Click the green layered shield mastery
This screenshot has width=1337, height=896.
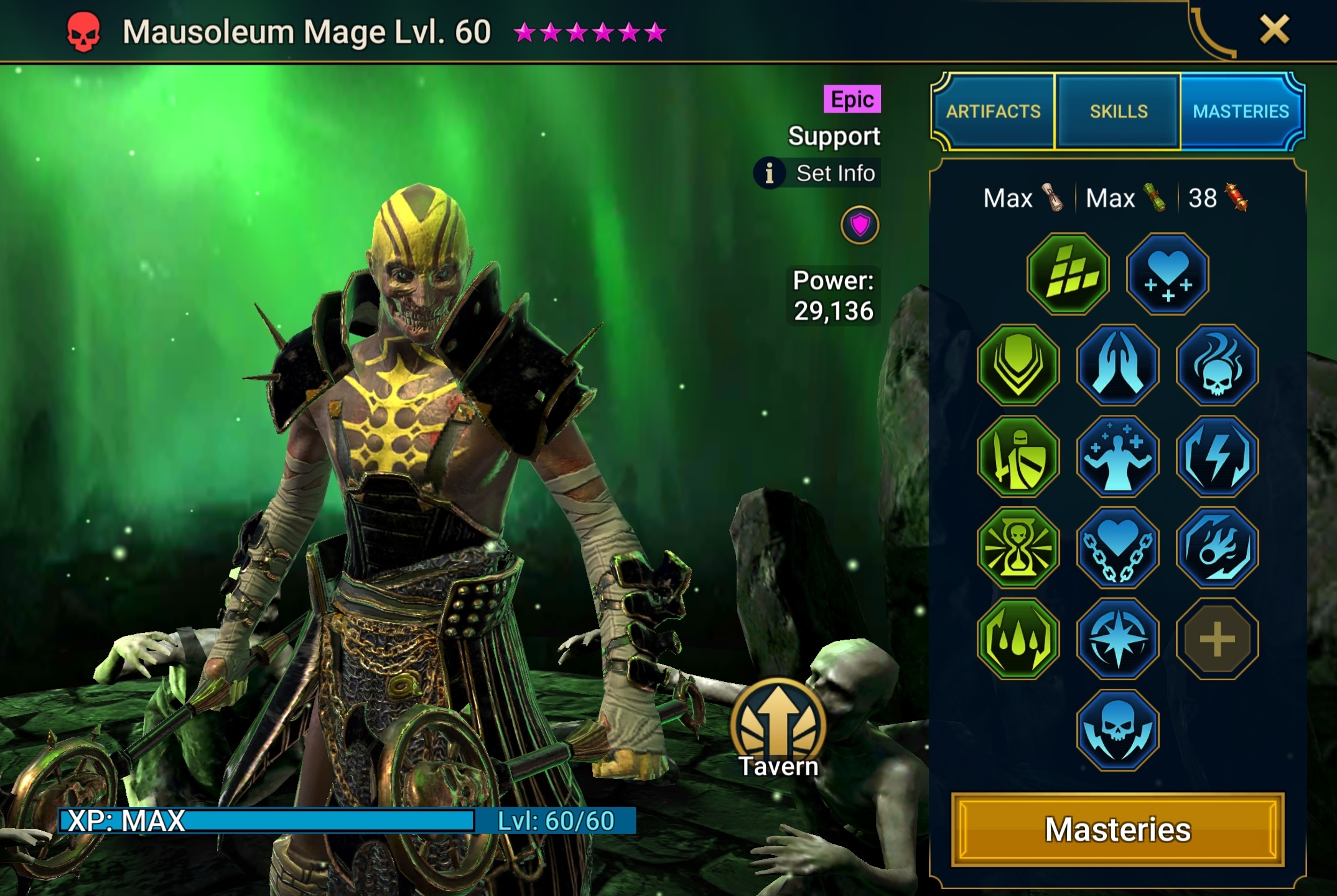[1018, 365]
